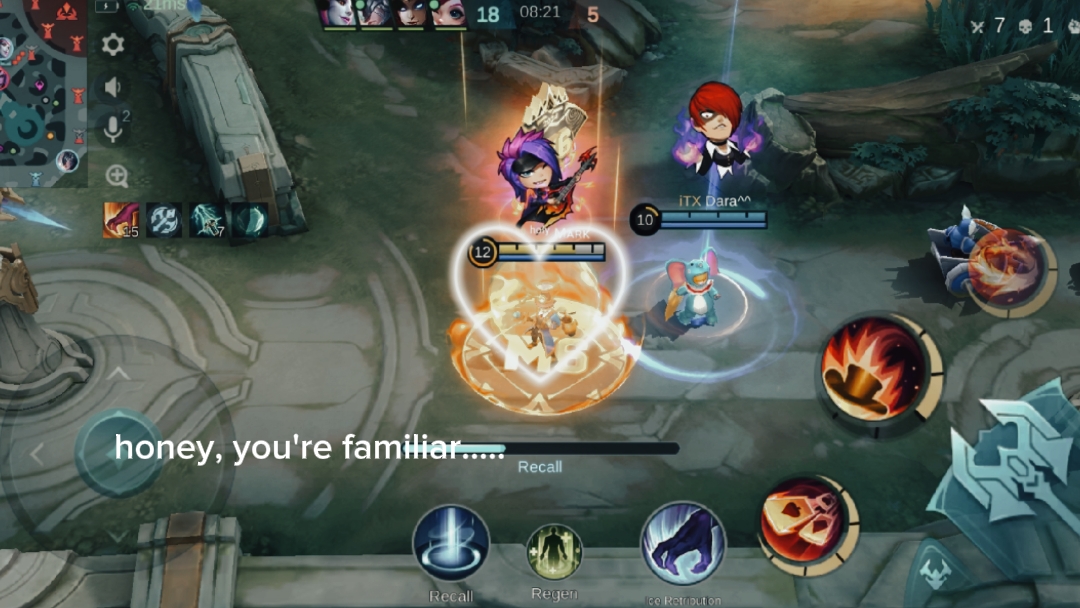This screenshot has width=1080, height=608.
Task: Use the Regen ability
Action: (x=554, y=552)
